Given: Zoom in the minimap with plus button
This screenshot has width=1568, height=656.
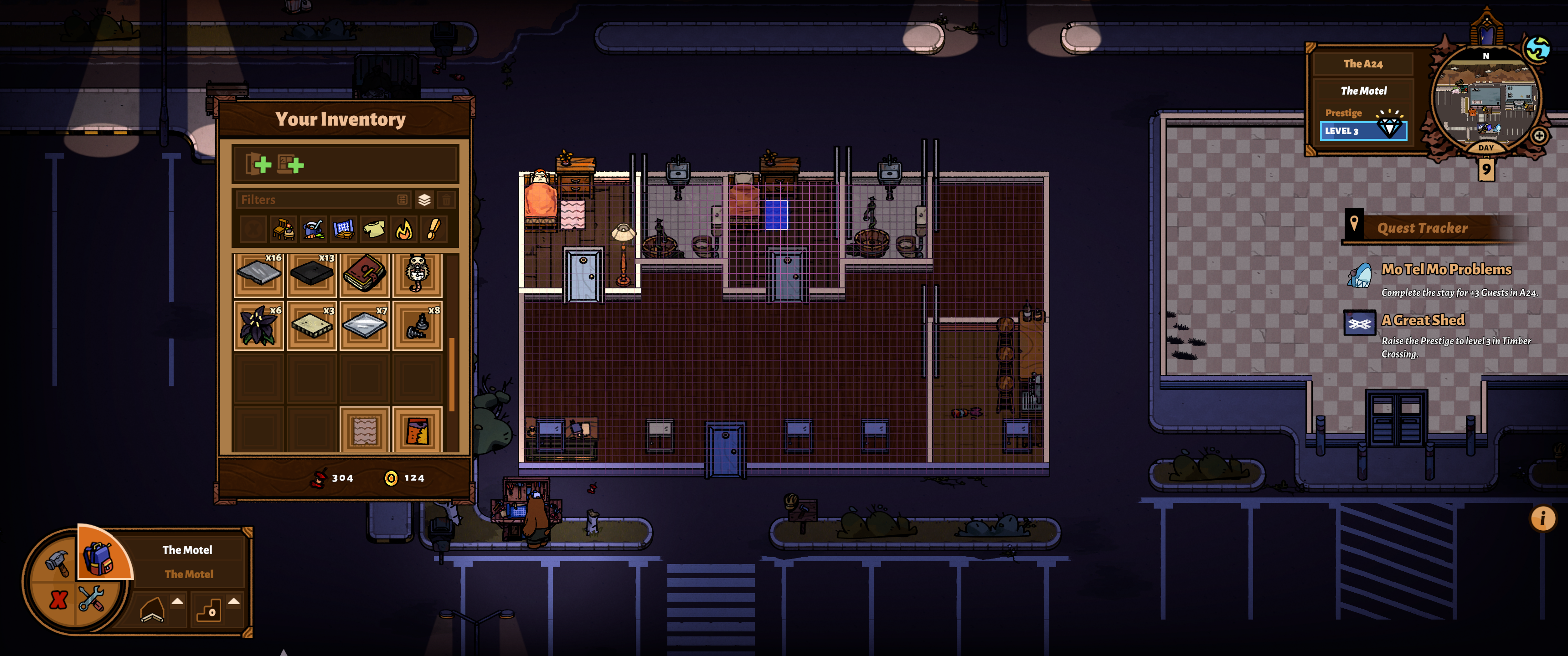Looking at the screenshot, I should [x=1539, y=136].
